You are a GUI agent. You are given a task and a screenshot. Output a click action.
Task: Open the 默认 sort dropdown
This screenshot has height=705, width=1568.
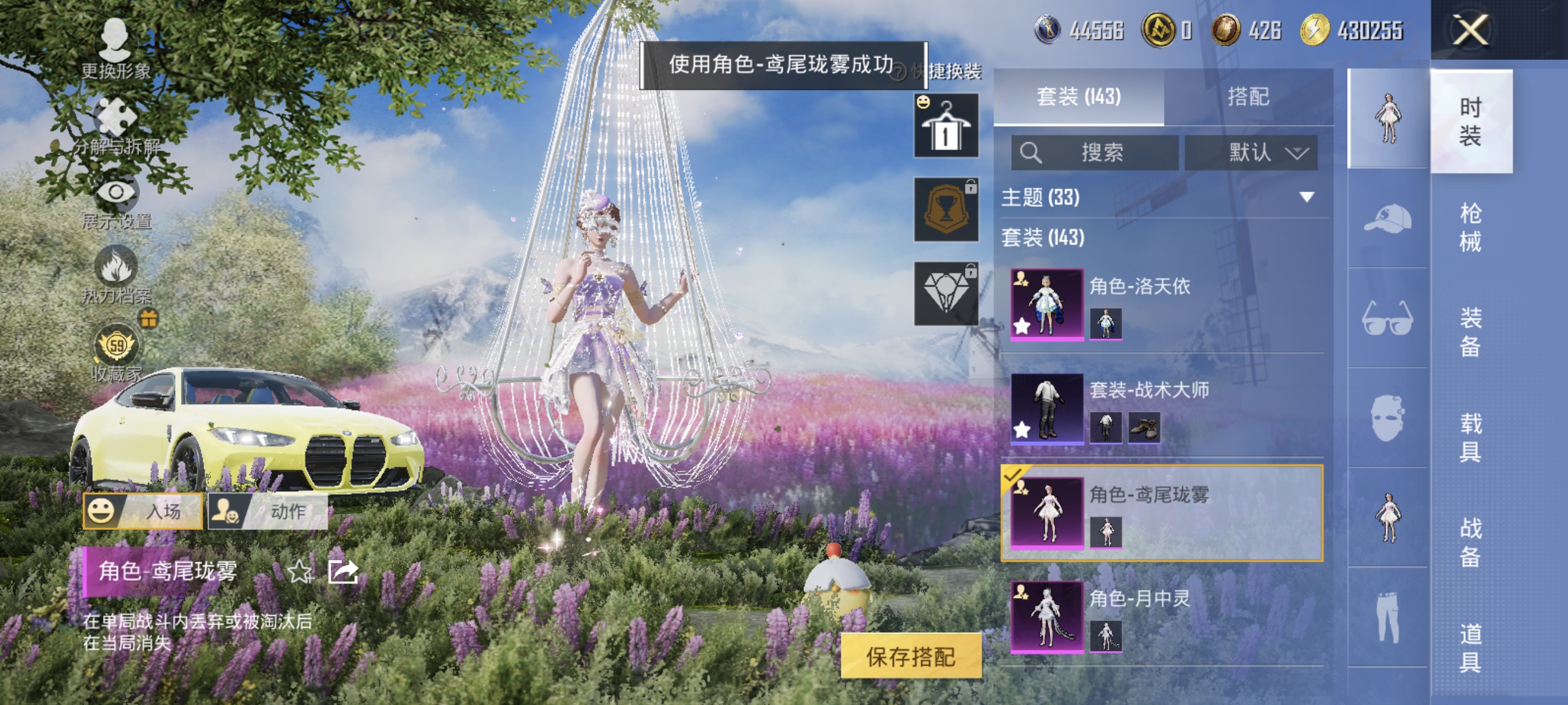(x=1252, y=153)
